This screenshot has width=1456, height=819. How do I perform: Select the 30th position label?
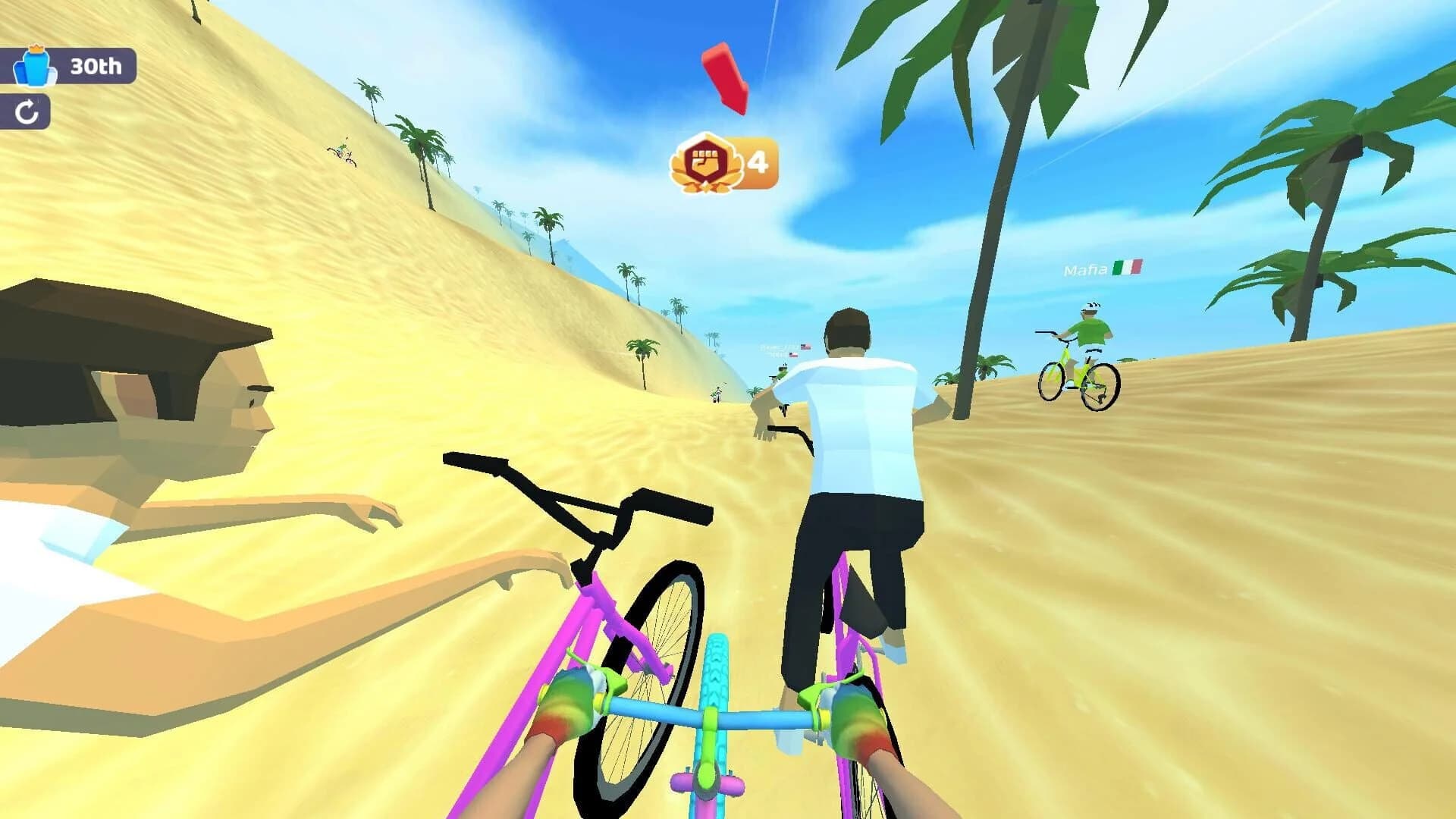(95, 67)
